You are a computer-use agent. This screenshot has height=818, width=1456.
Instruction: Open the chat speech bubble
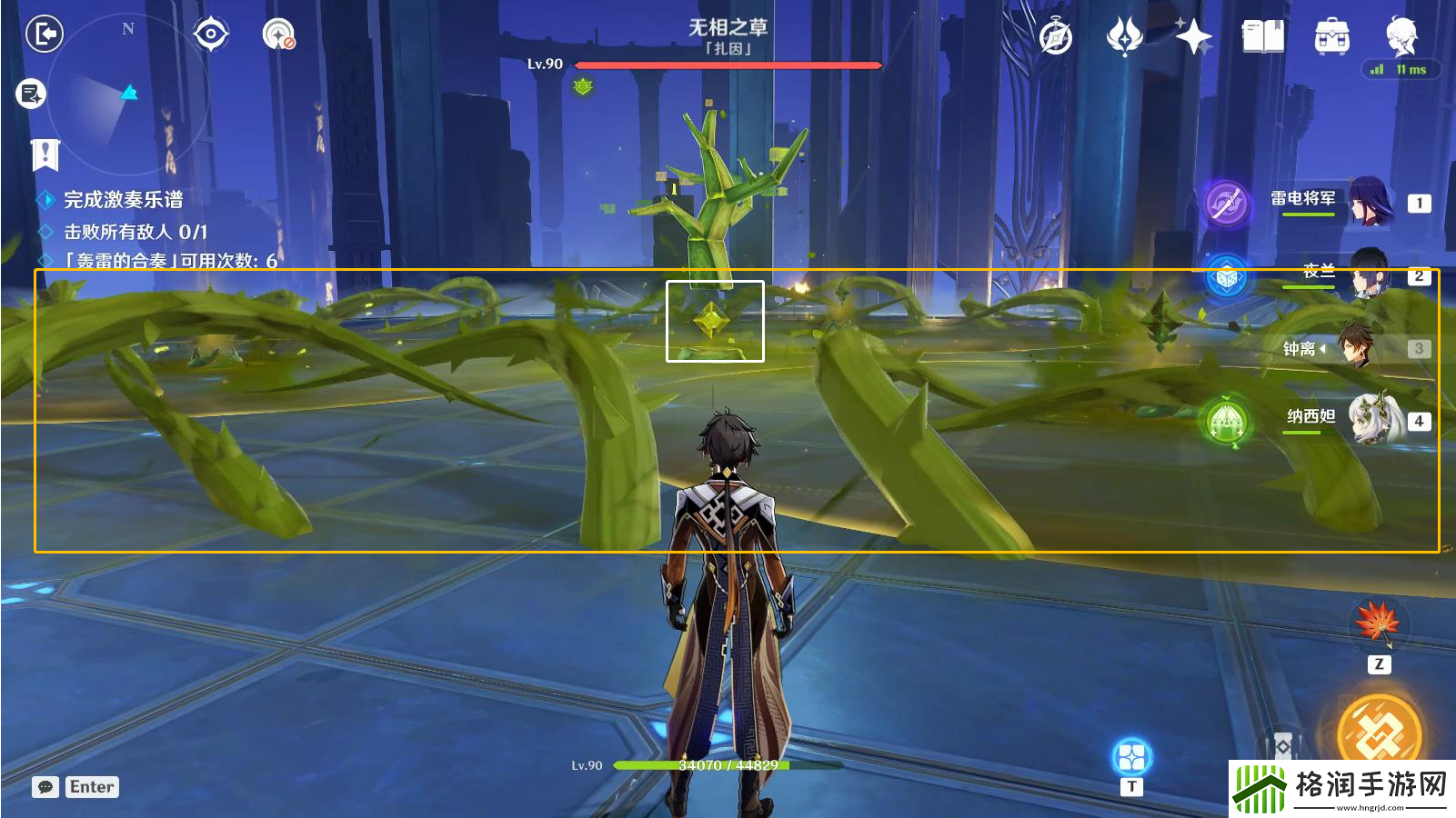click(x=45, y=787)
